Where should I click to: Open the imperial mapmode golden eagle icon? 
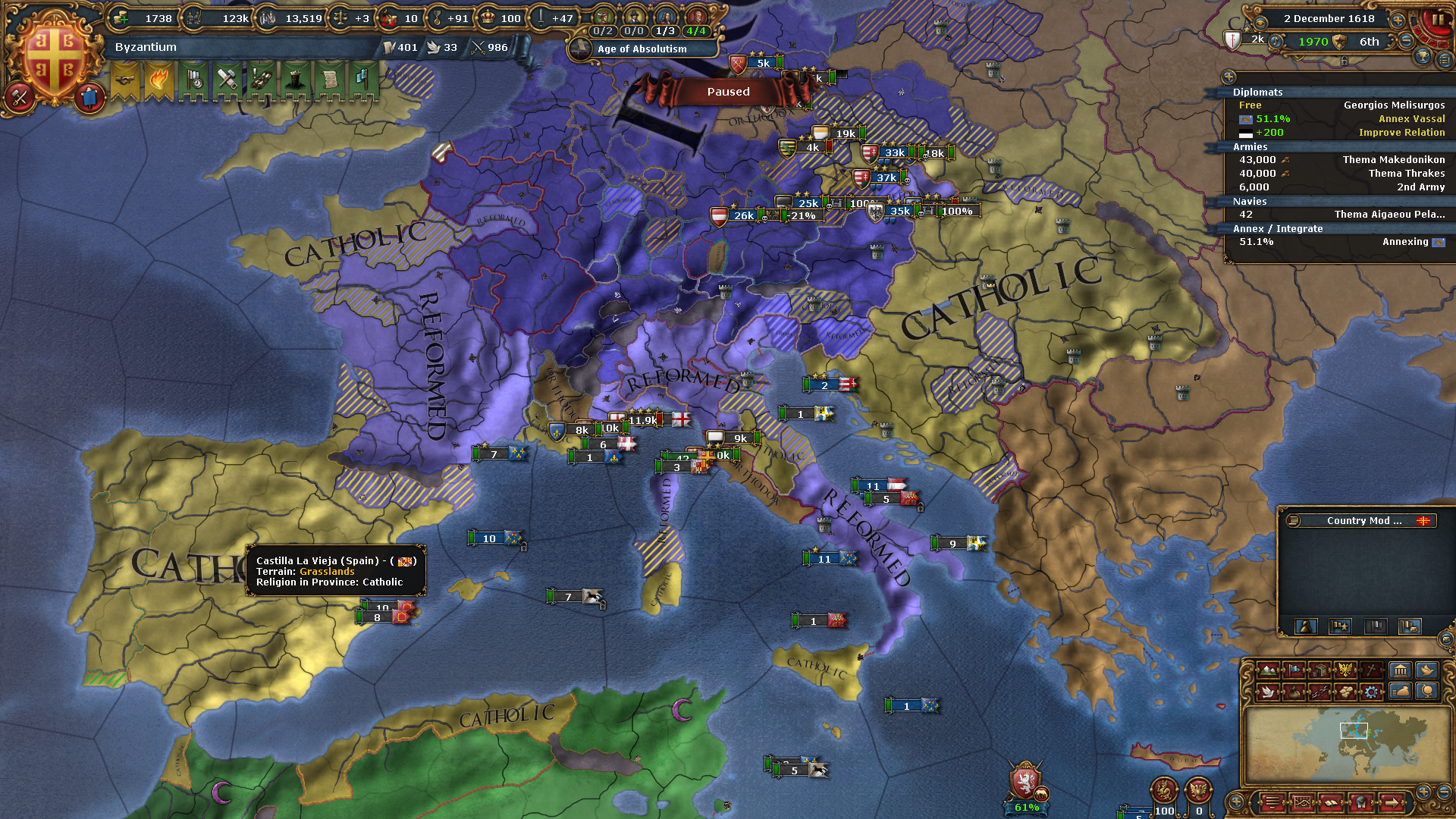click(1345, 670)
